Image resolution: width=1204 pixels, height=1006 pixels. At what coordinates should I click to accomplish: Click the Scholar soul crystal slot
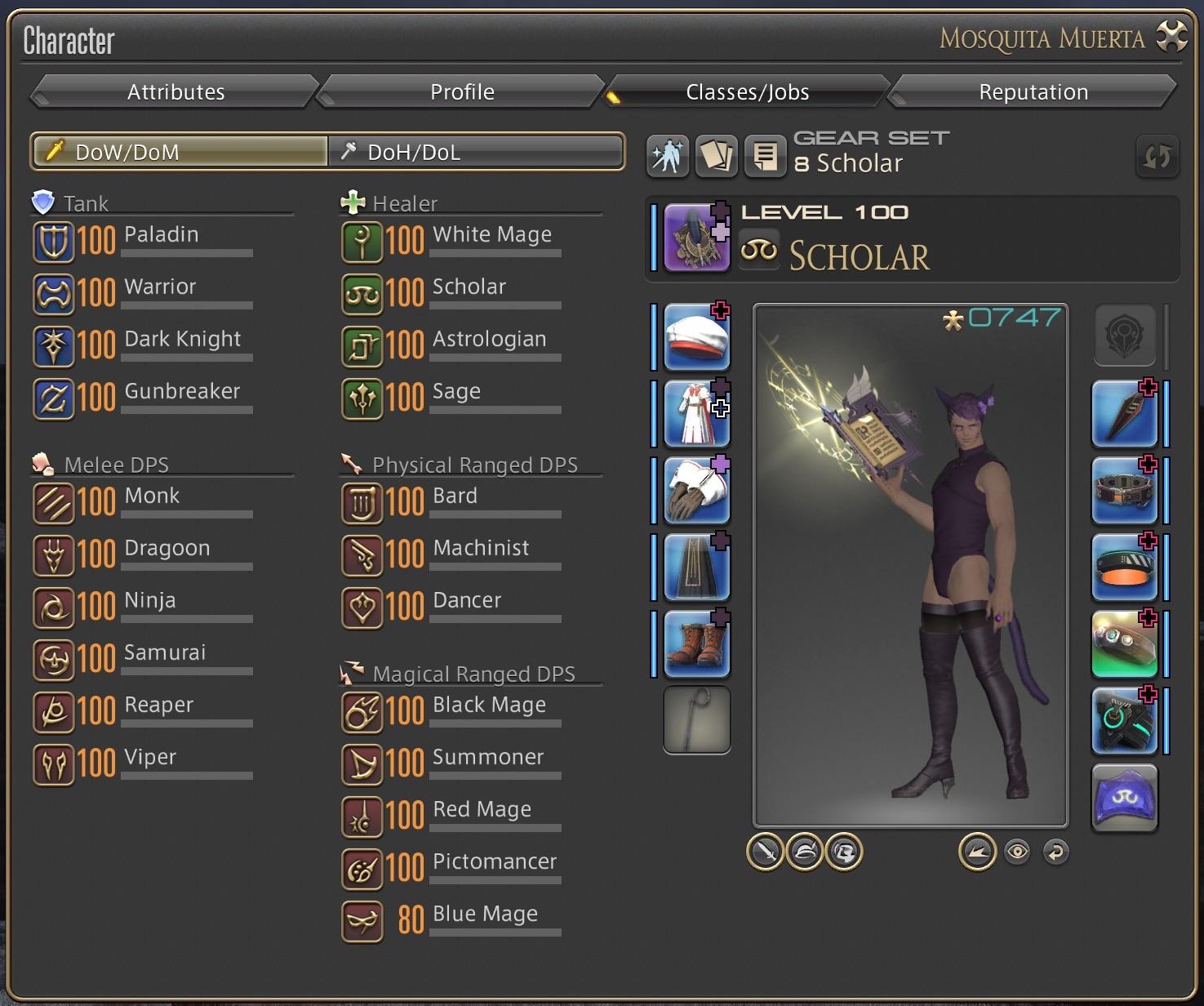point(1124,798)
